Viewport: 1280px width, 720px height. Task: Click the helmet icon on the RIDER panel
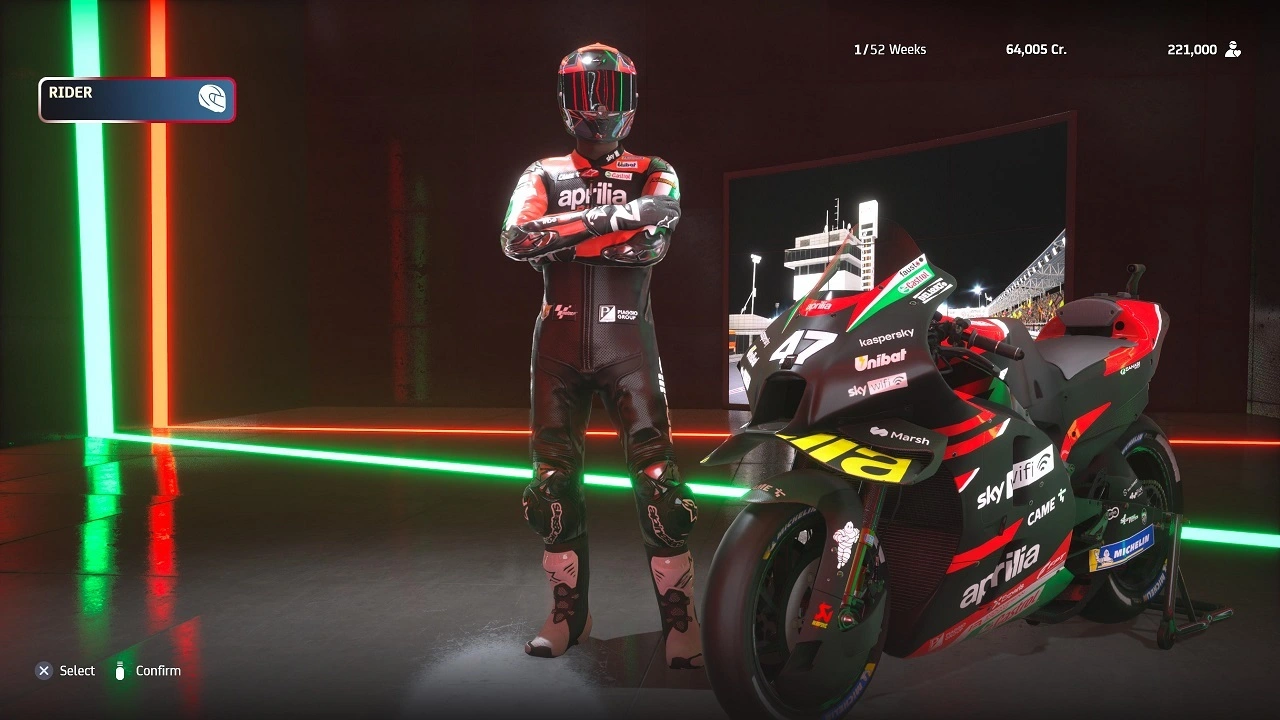(212, 98)
